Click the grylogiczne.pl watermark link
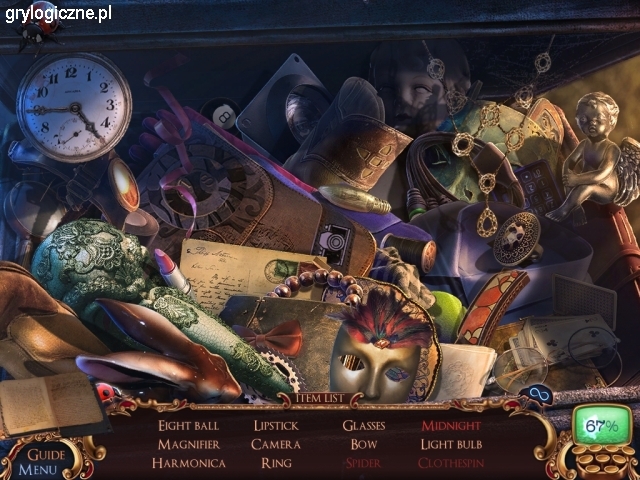Image resolution: width=640 pixels, height=480 pixels. pyautogui.click(x=57, y=13)
